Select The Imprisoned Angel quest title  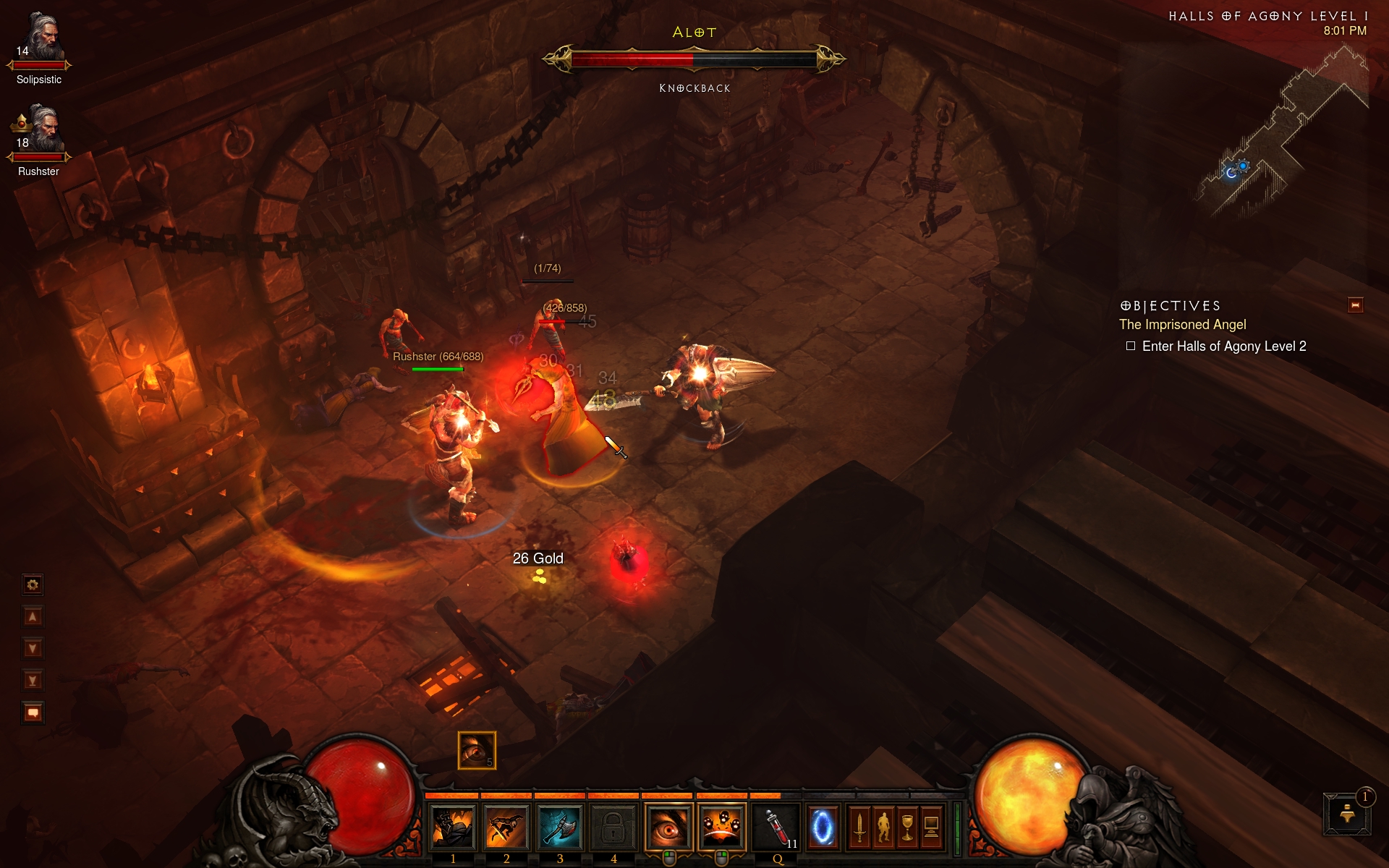click(x=1182, y=325)
